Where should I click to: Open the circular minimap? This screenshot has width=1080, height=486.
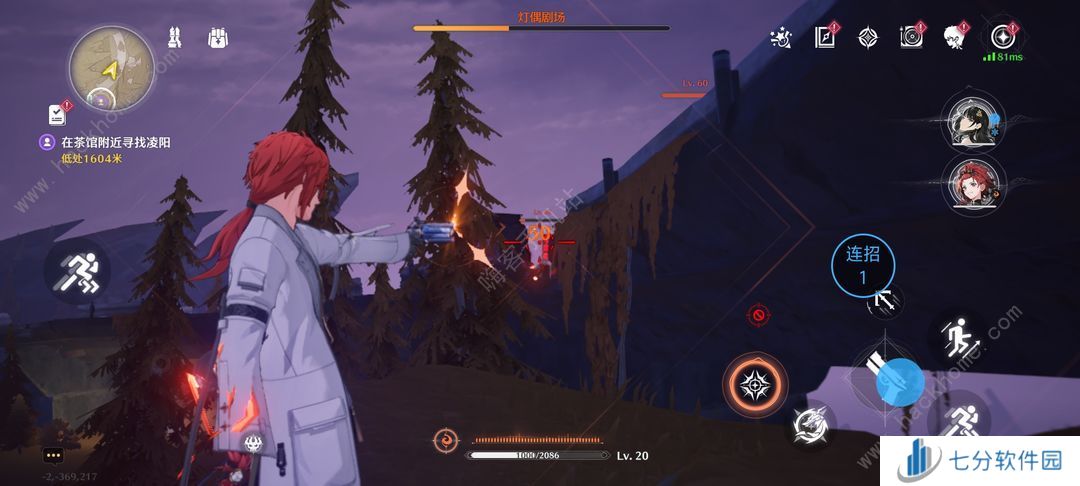[111, 68]
